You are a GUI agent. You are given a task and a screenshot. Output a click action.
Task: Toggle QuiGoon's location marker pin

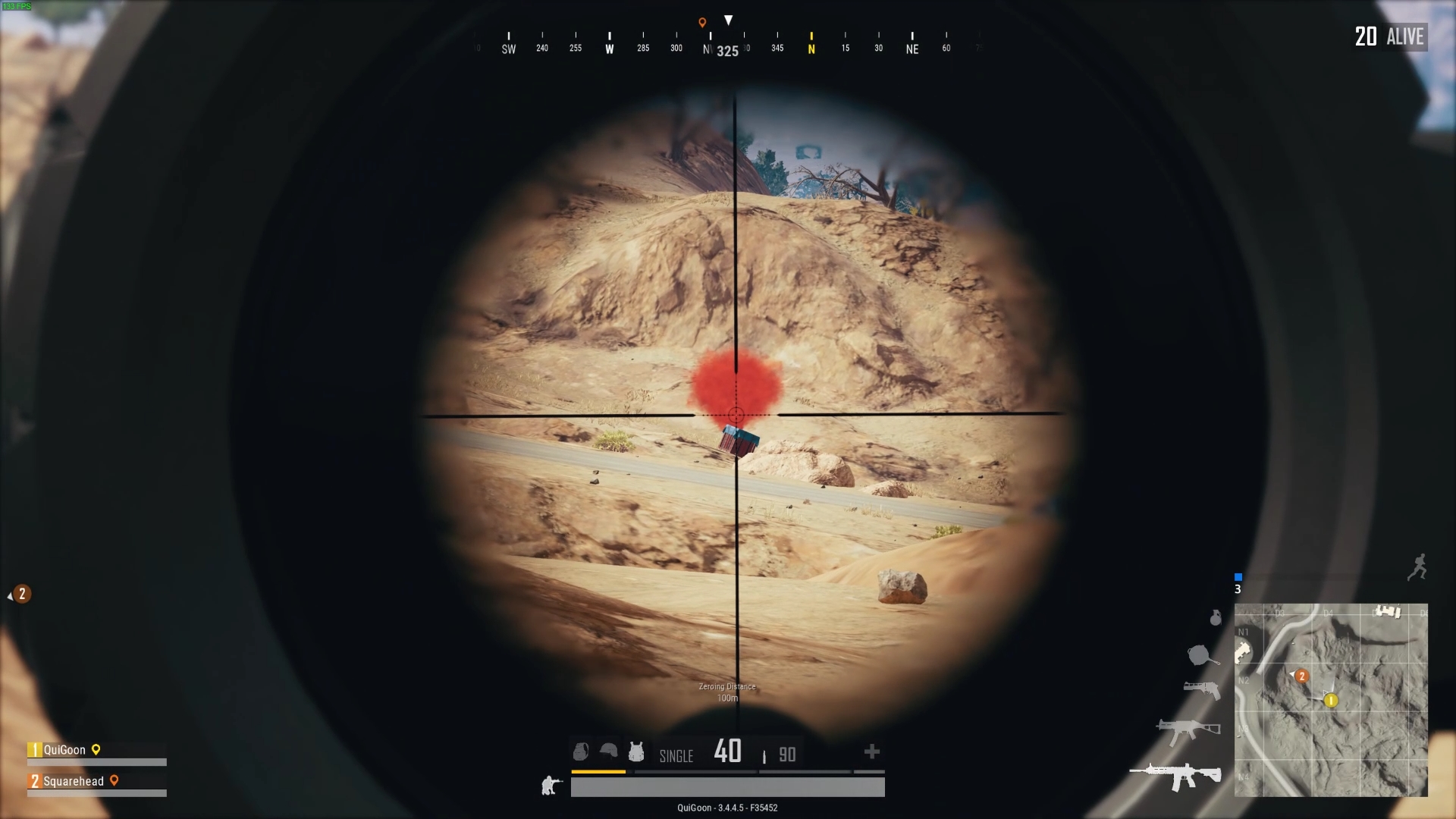coord(97,750)
